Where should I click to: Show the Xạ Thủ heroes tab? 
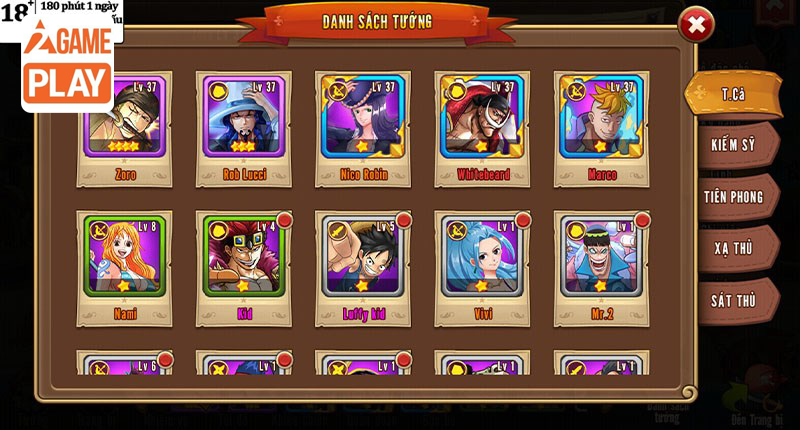coord(733,248)
